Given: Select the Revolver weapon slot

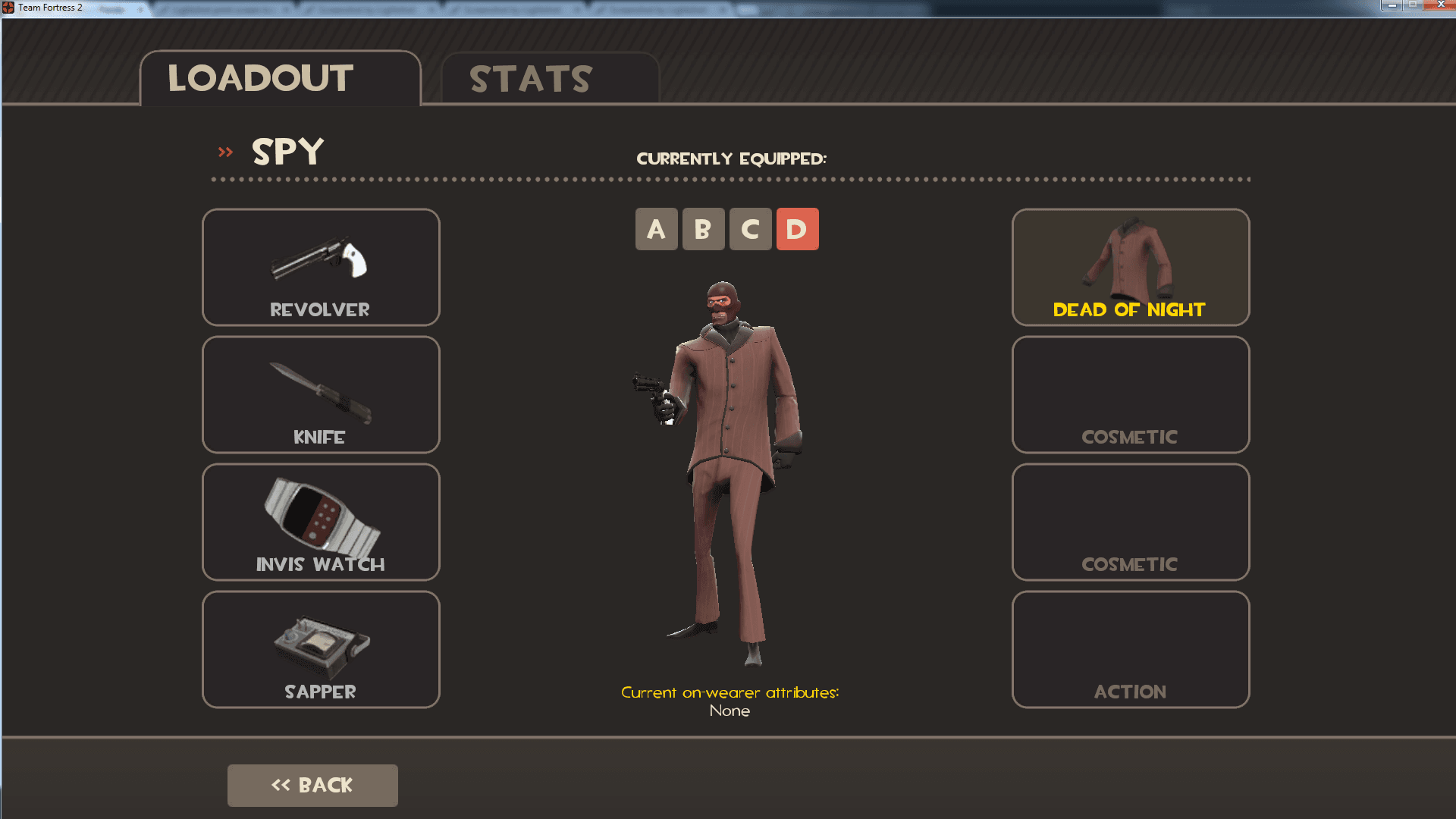Looking at the screenshot, I should (320, 267).
